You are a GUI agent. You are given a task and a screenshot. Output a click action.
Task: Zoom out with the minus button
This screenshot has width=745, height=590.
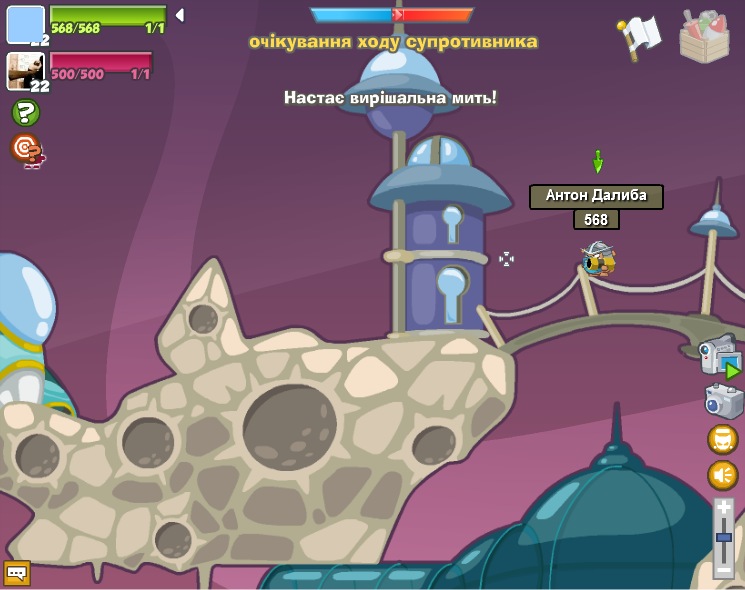(x=724, y=569)
